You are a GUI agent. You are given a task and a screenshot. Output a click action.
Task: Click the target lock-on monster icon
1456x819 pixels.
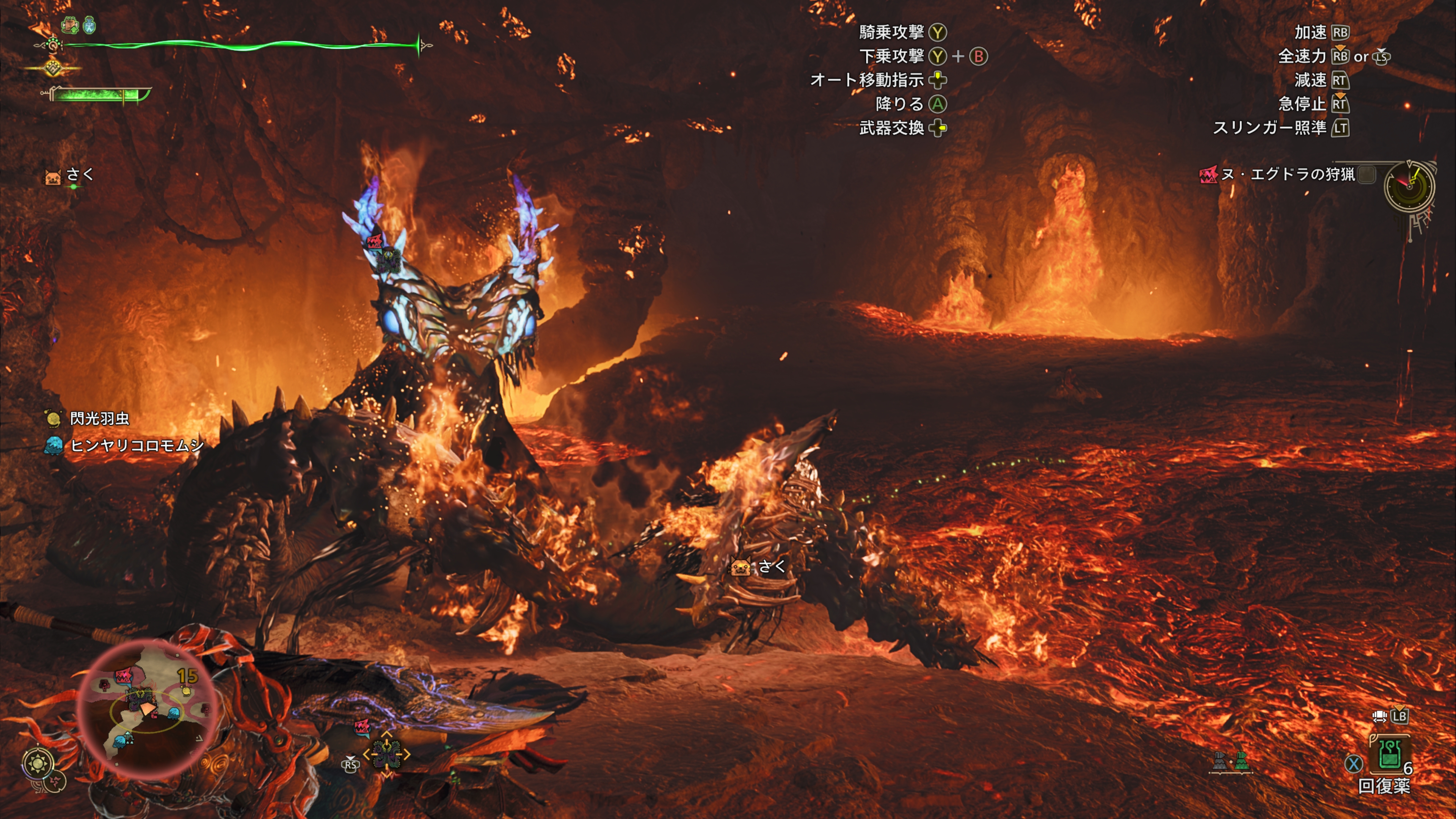pos(387,753)
